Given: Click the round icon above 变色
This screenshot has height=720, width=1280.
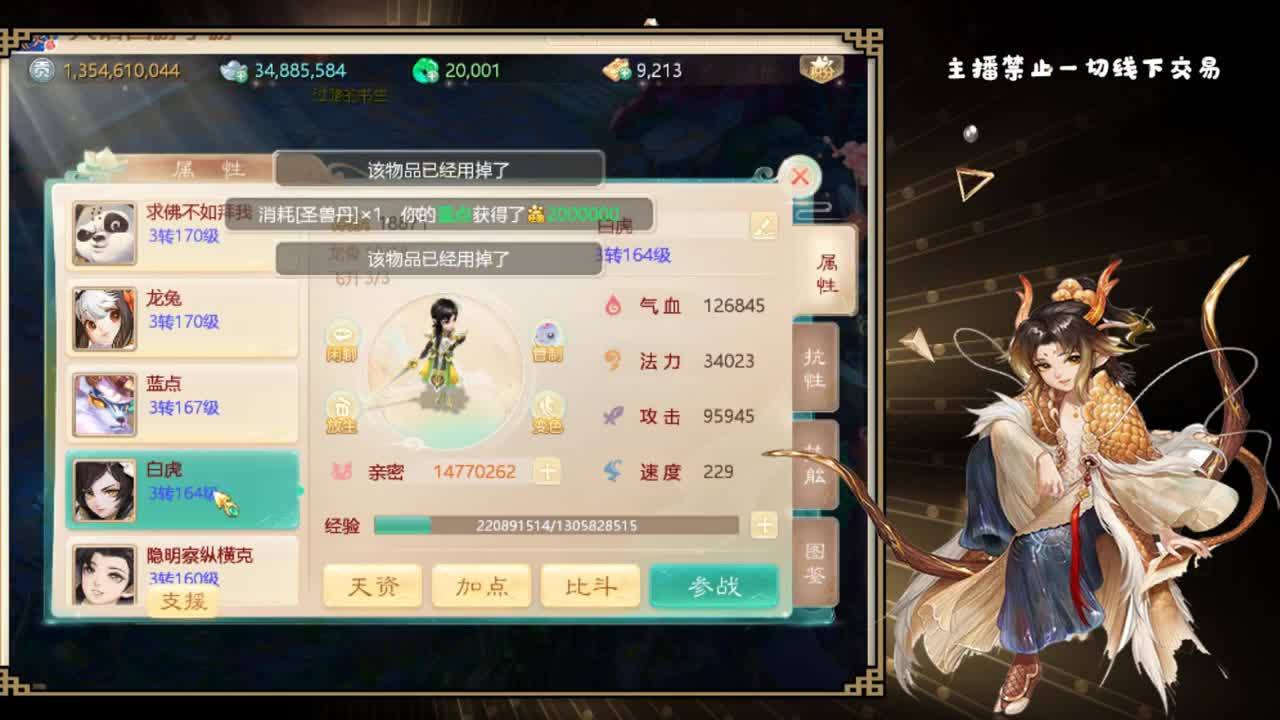Looking at the screenshot, I should pyautogui.click(x=546, y=338).
